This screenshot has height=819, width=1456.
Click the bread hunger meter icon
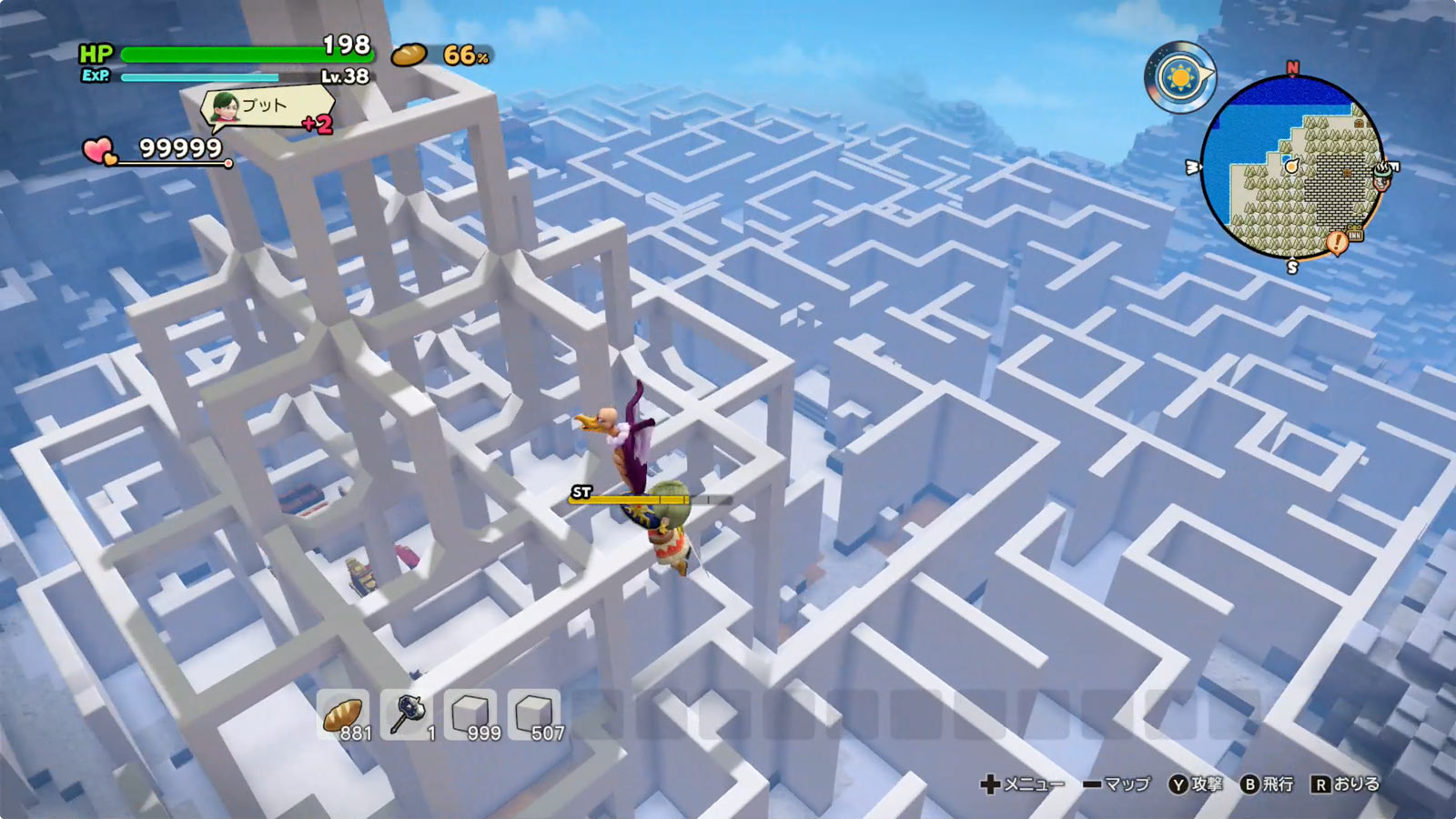pyautogui.click(x=409, y=56)
